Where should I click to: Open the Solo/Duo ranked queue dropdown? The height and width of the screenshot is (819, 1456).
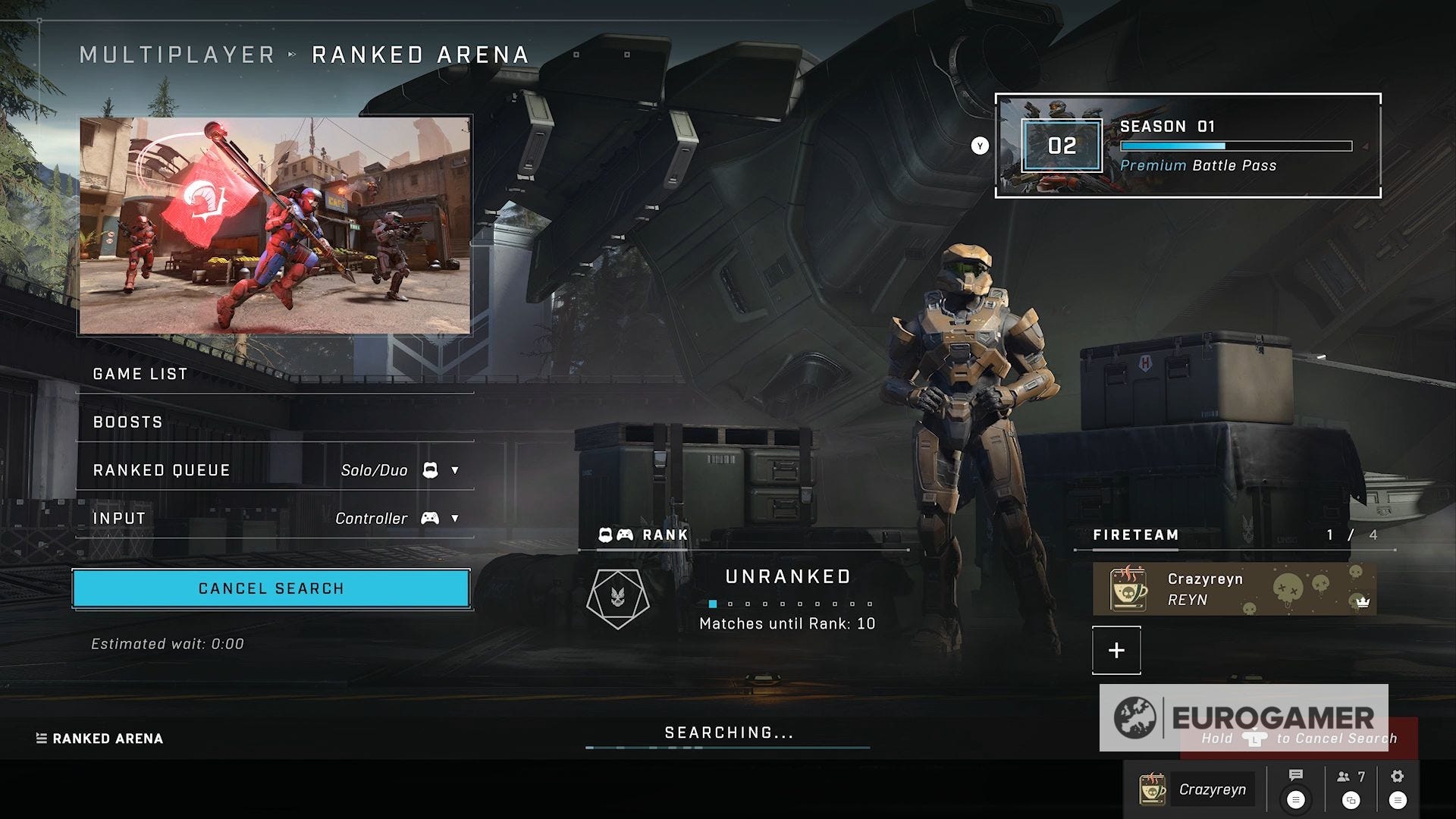point(454,470)
